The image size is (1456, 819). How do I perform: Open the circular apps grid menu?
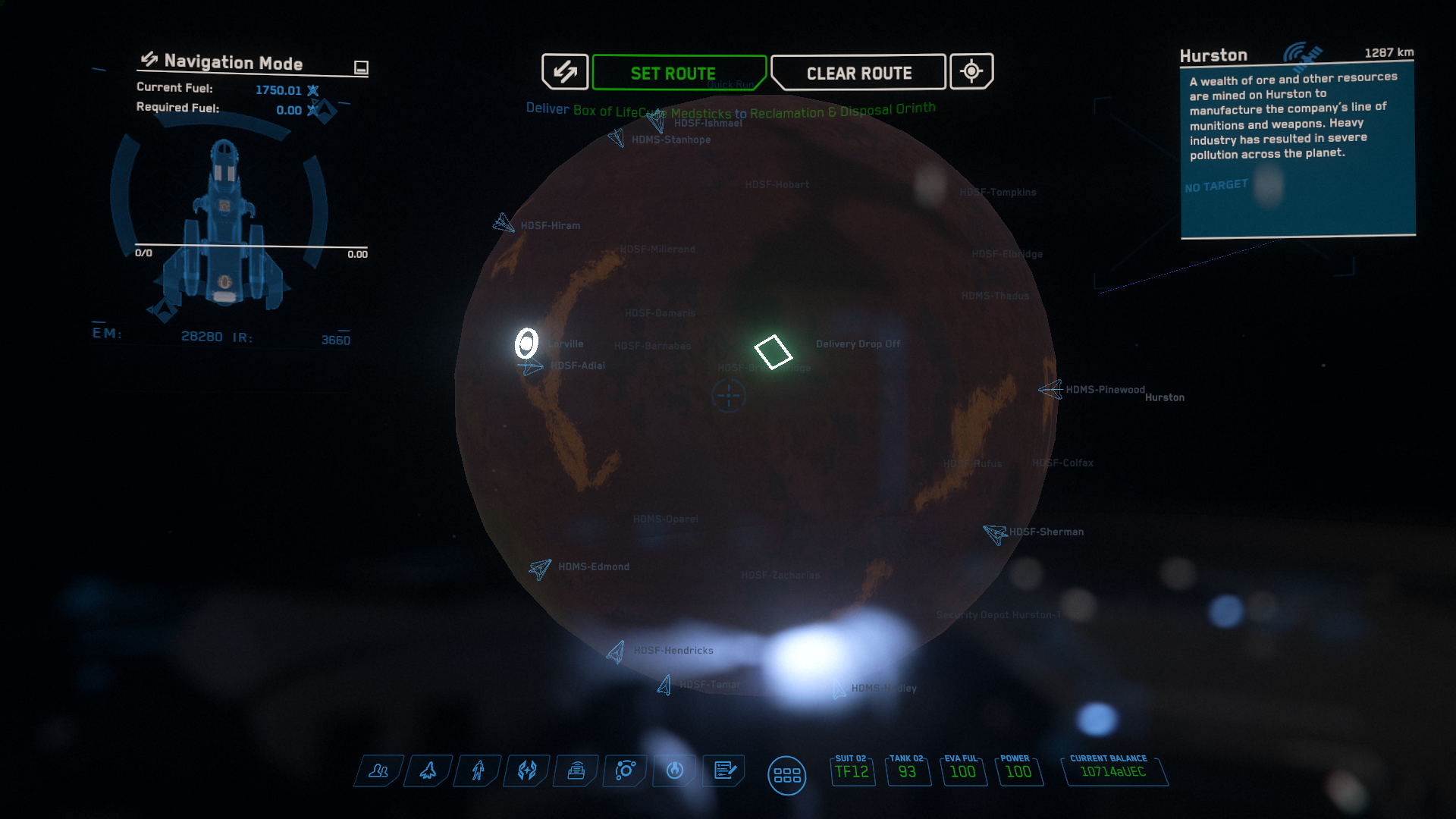point(786,776)
